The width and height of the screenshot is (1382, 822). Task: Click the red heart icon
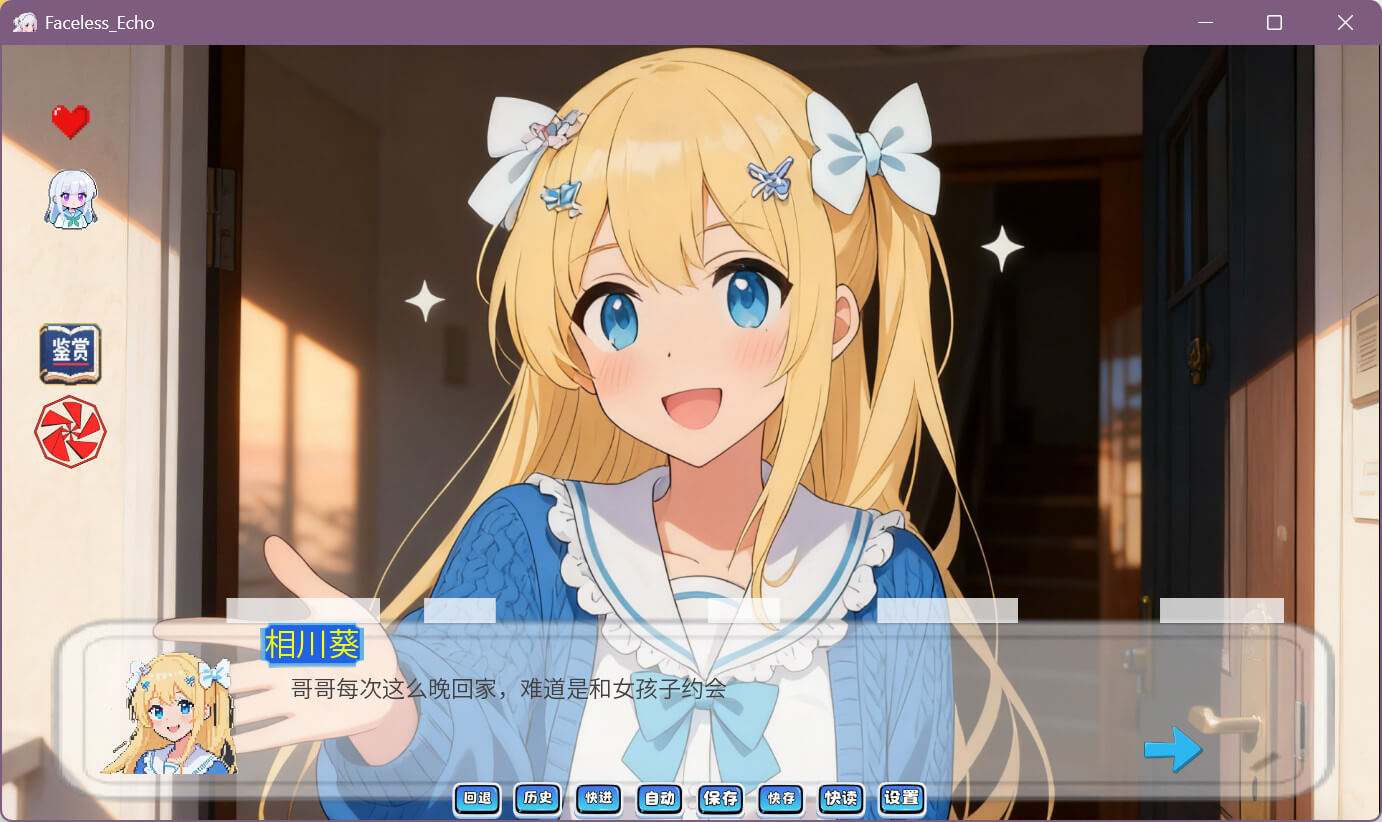[71, 122]
